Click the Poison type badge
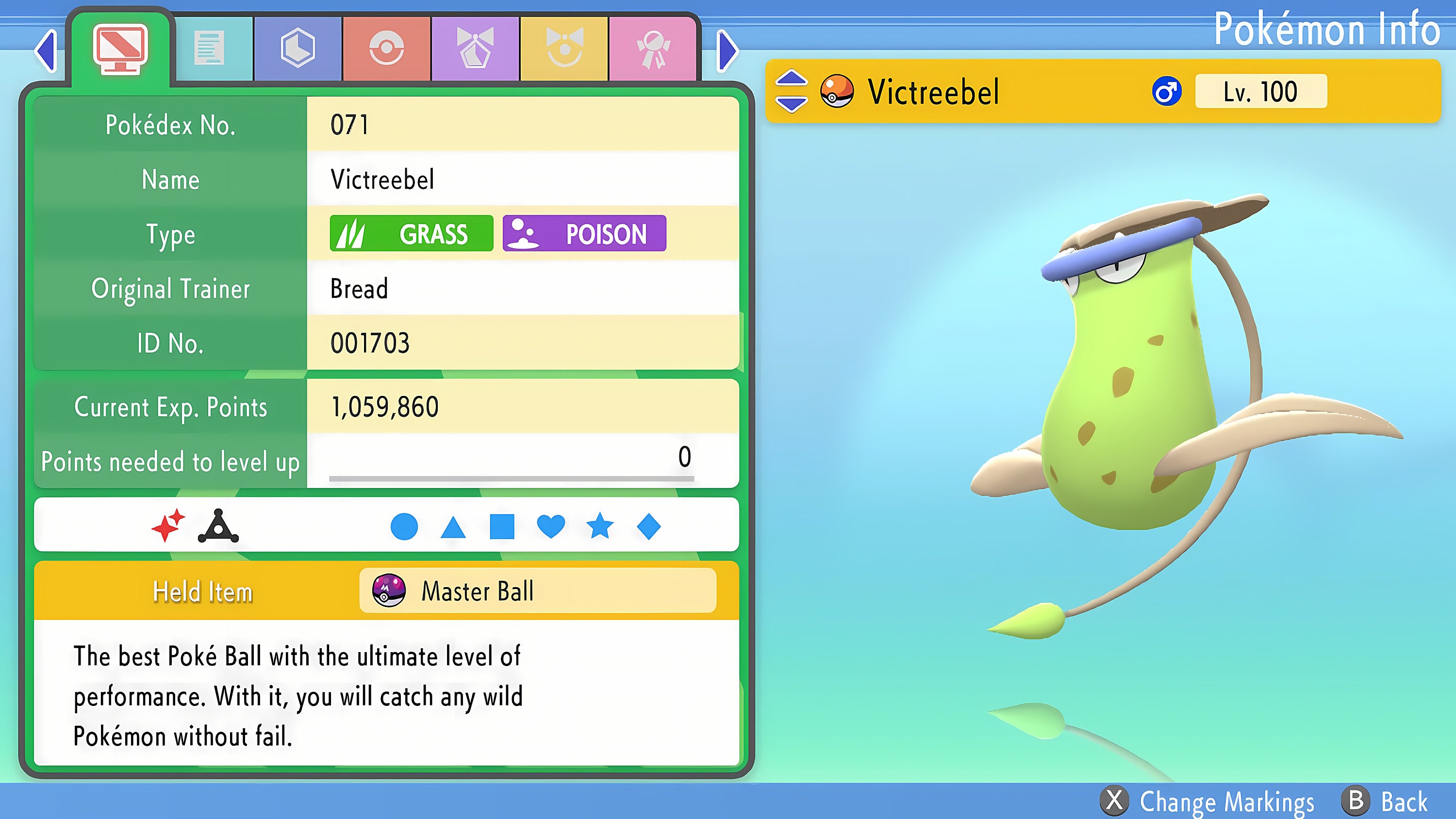This screenshot has width=1456, height=819. [584, 233]
